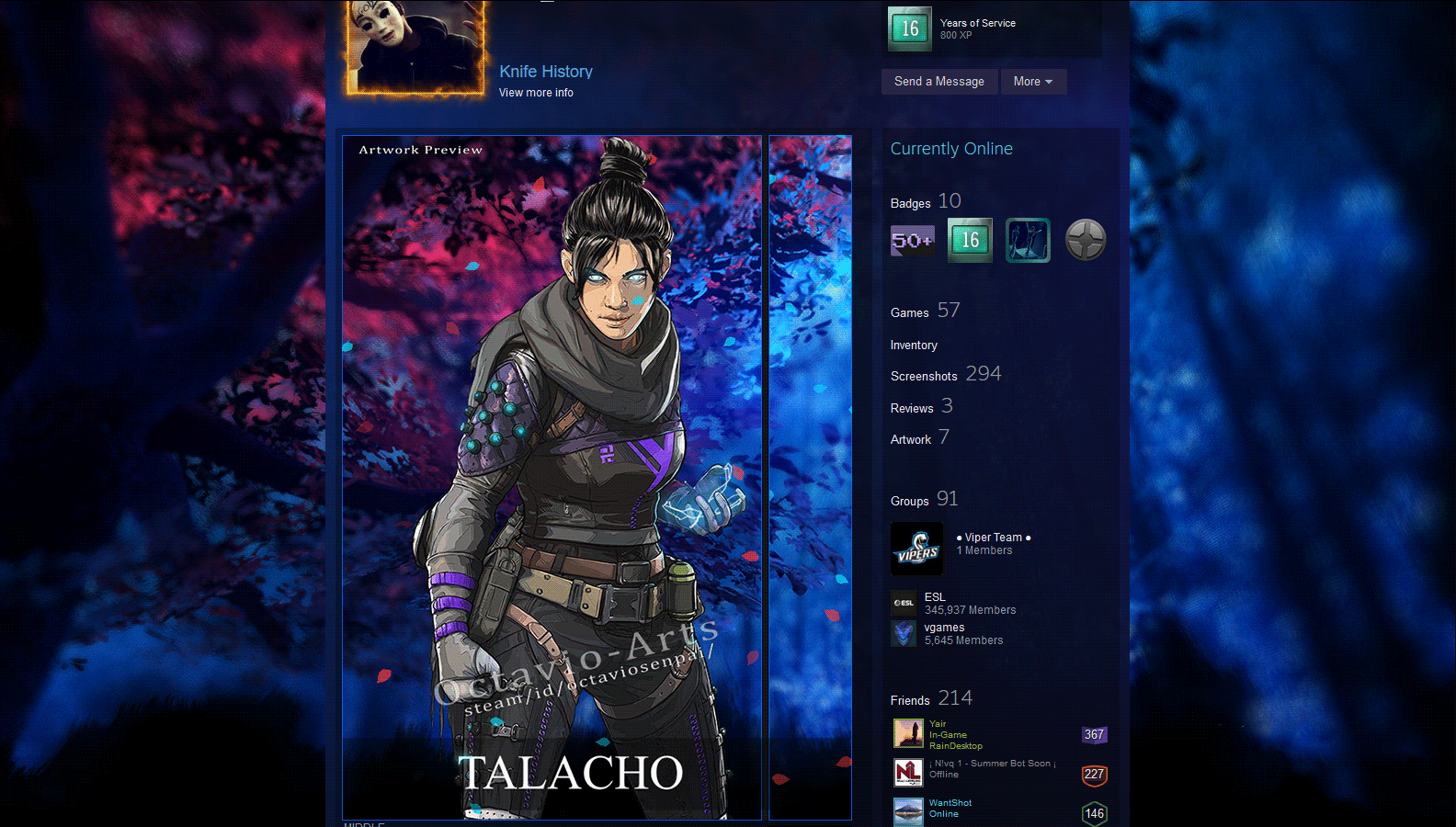Open the artwork showcase badge

point(1028,240)
